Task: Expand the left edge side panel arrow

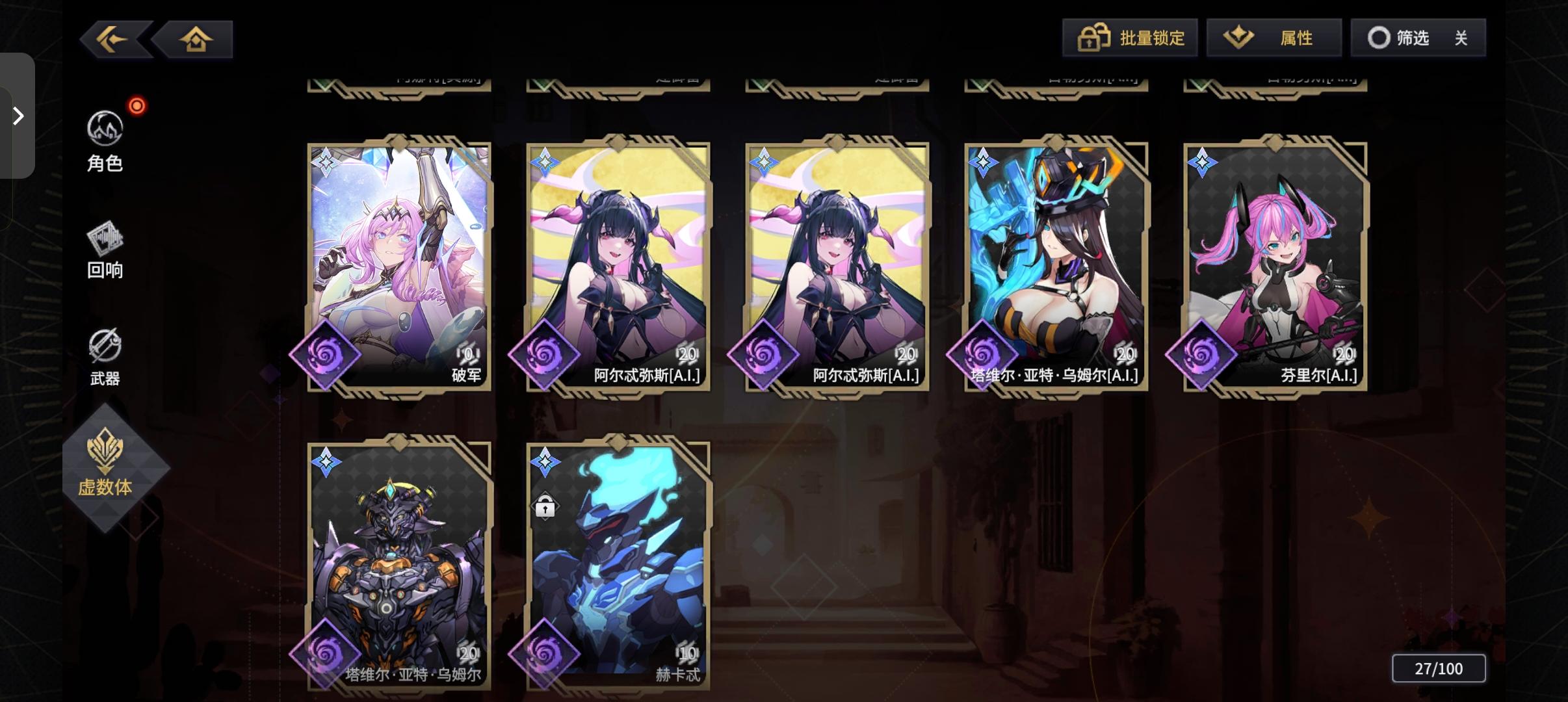Action: (x=17, y=115)
